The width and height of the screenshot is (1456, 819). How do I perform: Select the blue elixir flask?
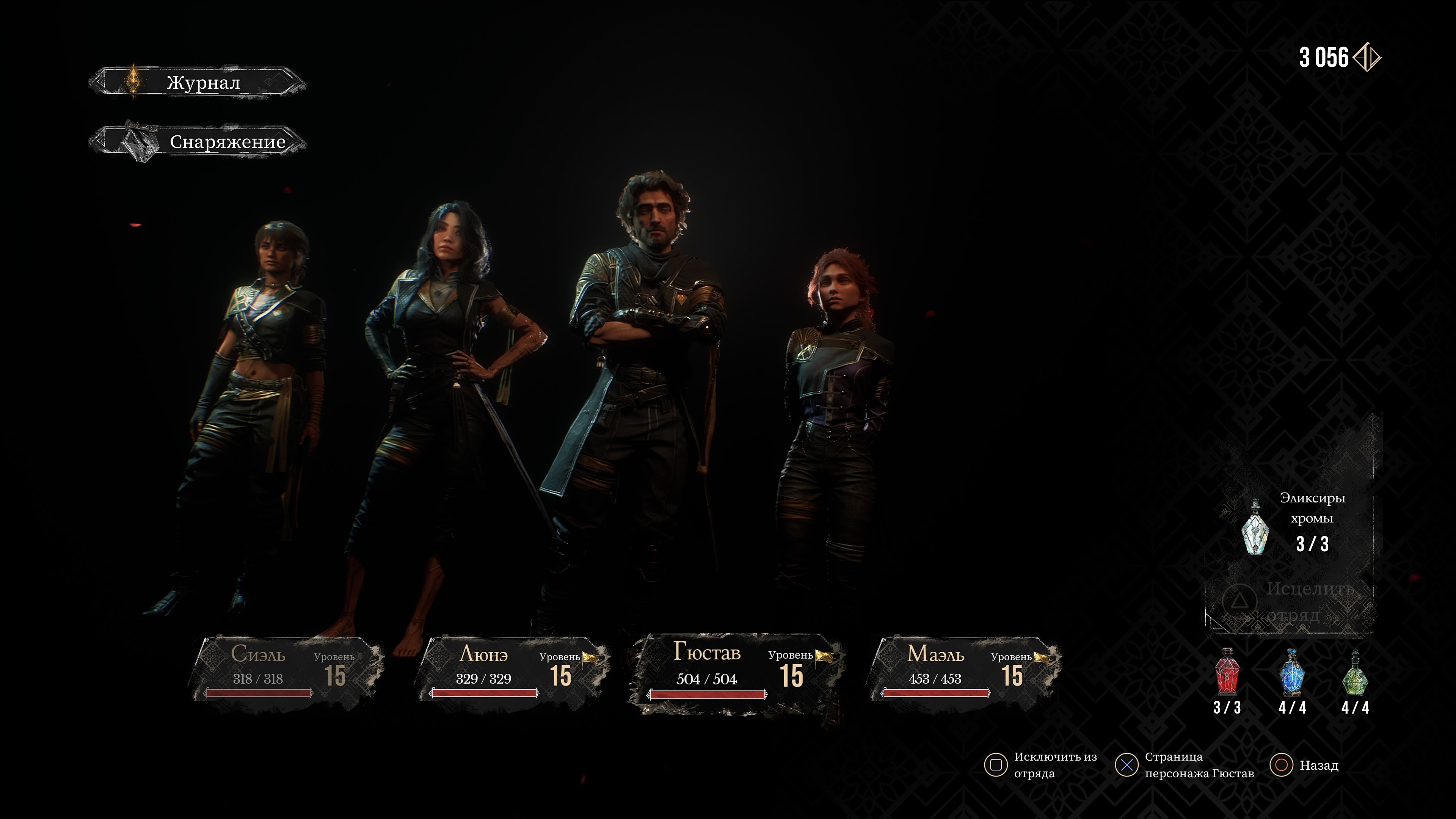click(x=1292, y=673)
